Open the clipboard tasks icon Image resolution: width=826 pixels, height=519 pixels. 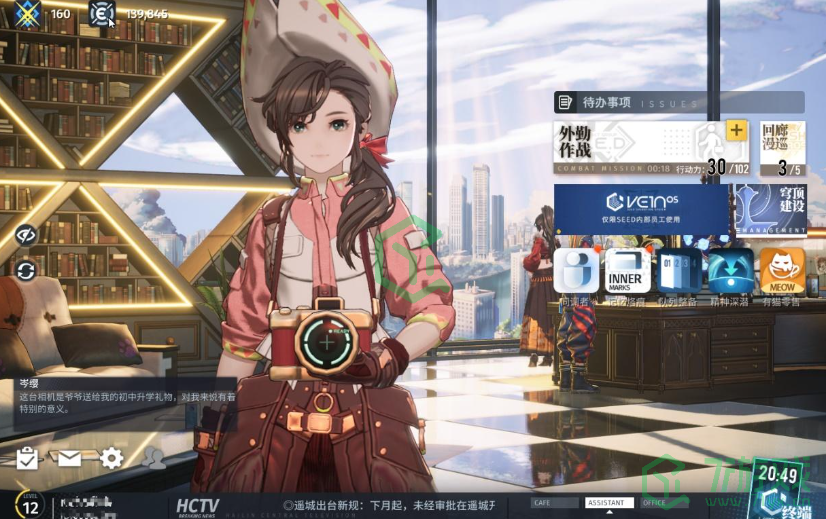(27, 458)
